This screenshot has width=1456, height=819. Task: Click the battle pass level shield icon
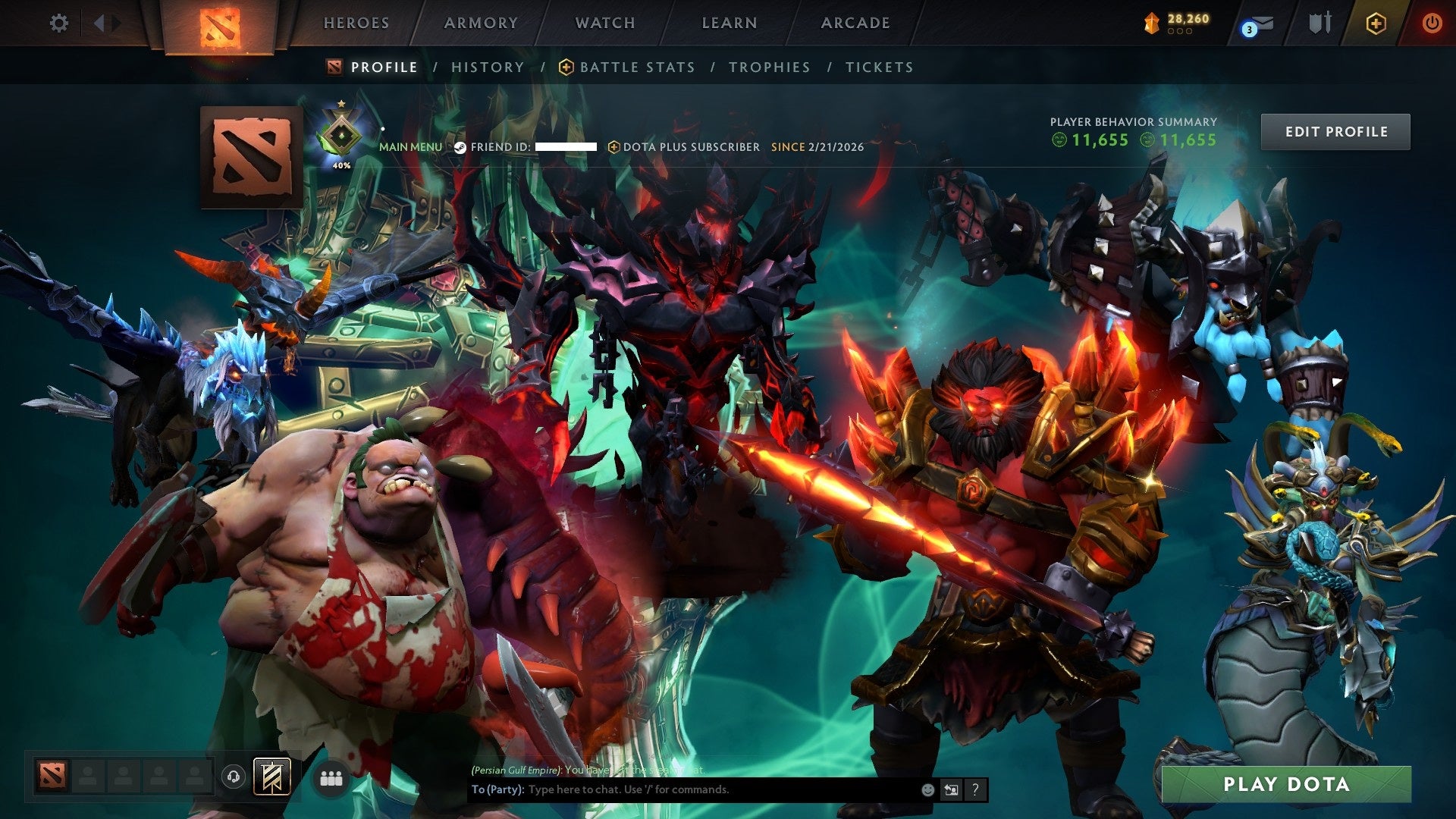[x=1153, y=24]
